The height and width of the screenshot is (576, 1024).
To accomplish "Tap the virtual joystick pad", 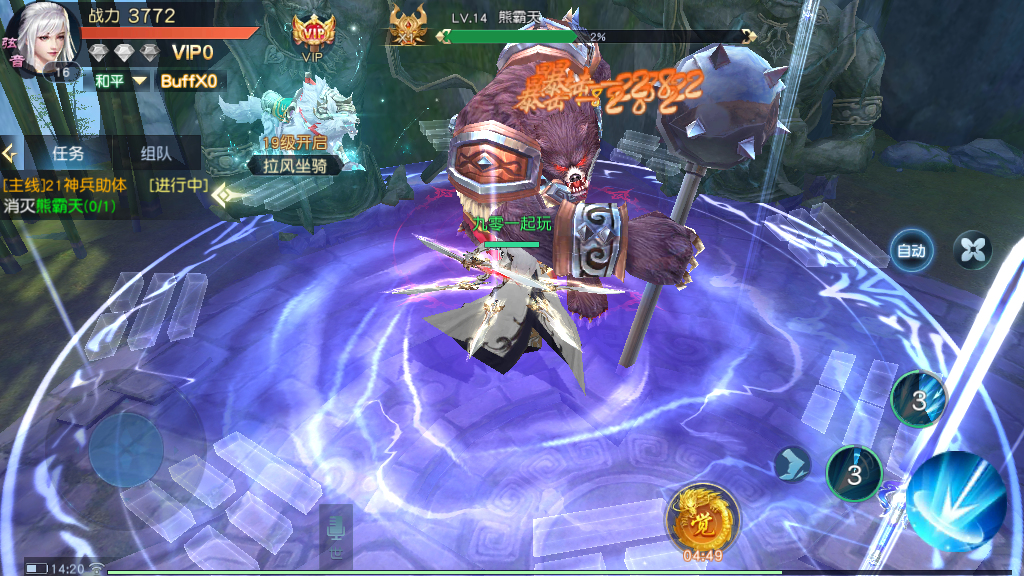I will pyautogui.click(x=127, y=448).
